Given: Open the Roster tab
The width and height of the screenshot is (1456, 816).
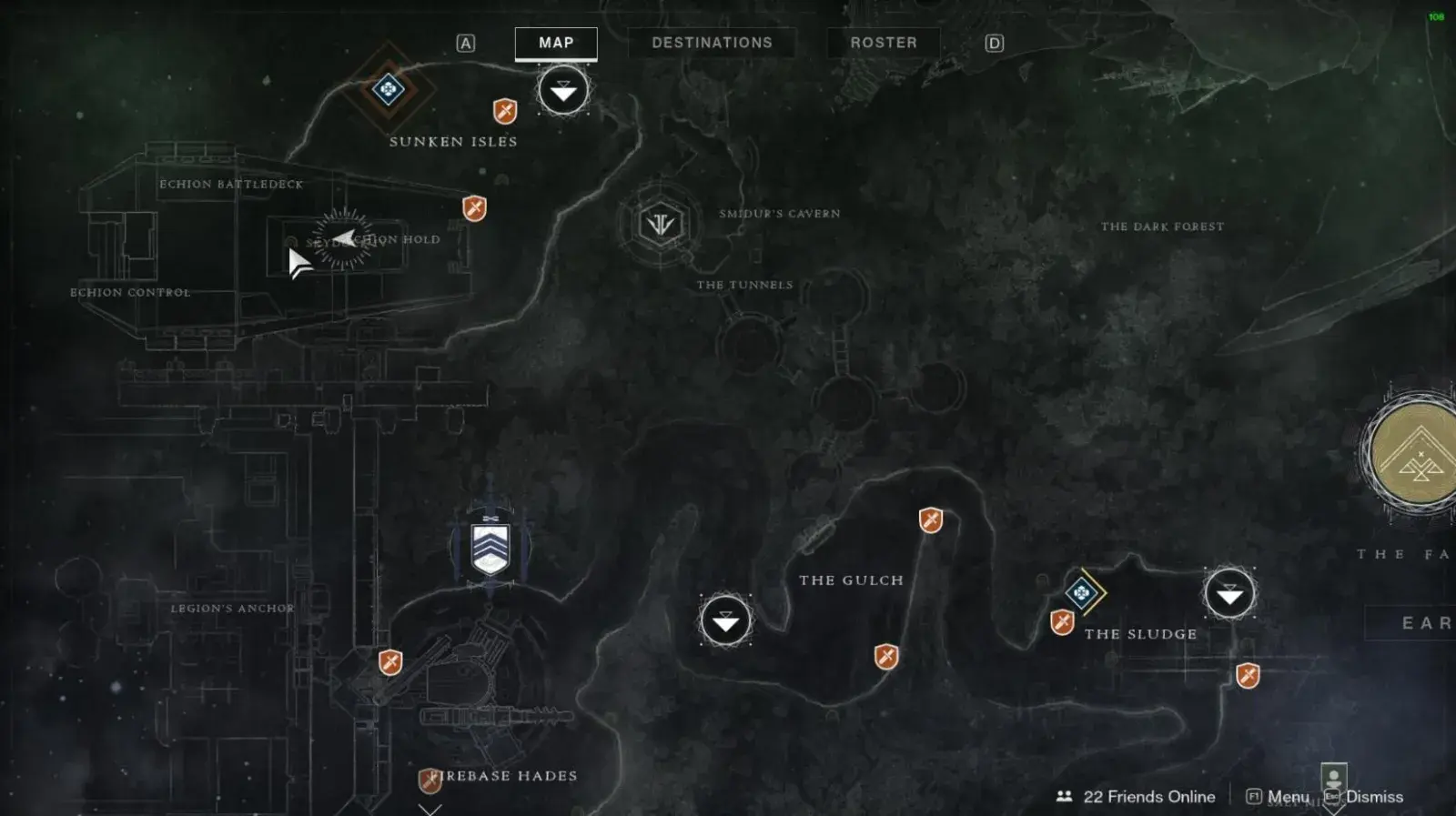Looking at the screenshot, I should coord(883,43).
